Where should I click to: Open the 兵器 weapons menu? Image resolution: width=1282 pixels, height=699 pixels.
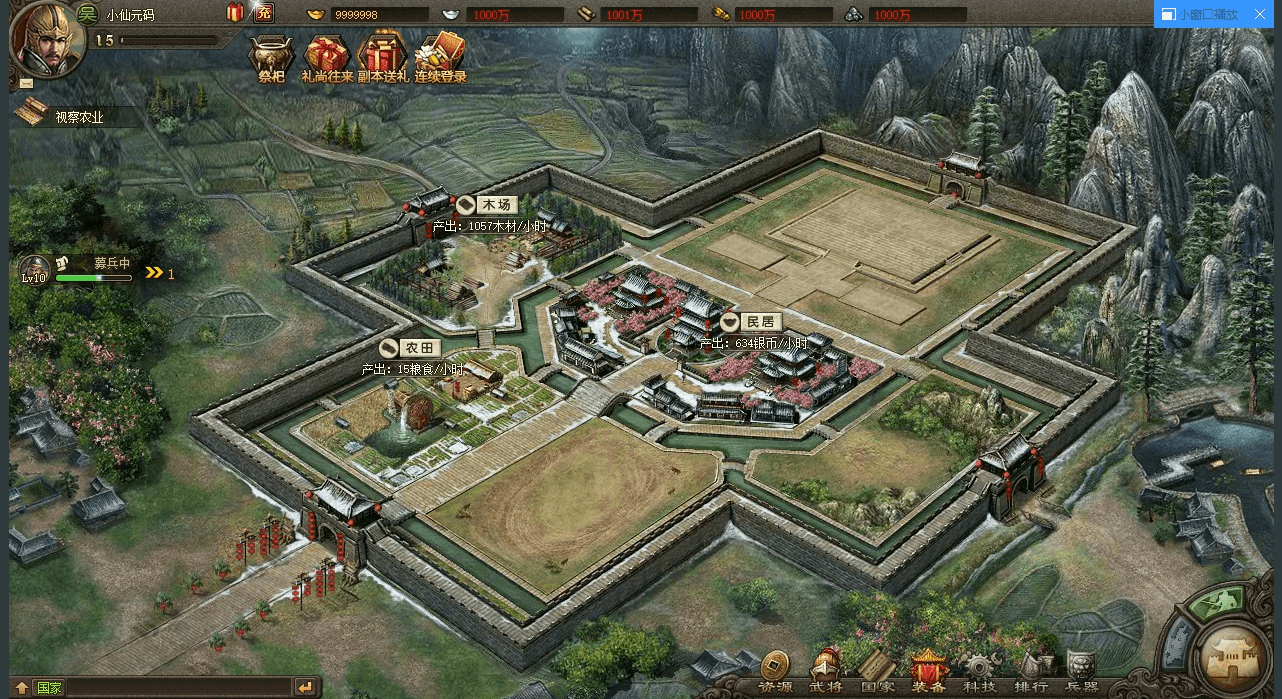click(x=1081, y=670)
